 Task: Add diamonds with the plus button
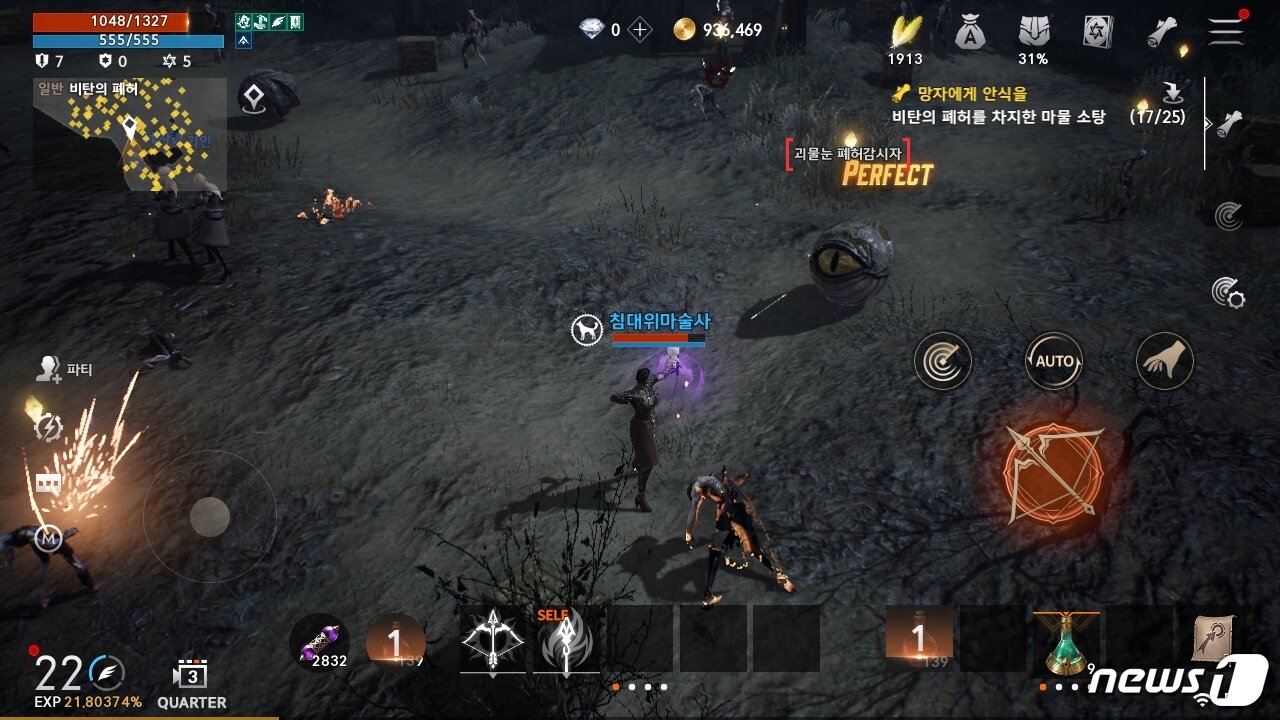coord(640,30)
